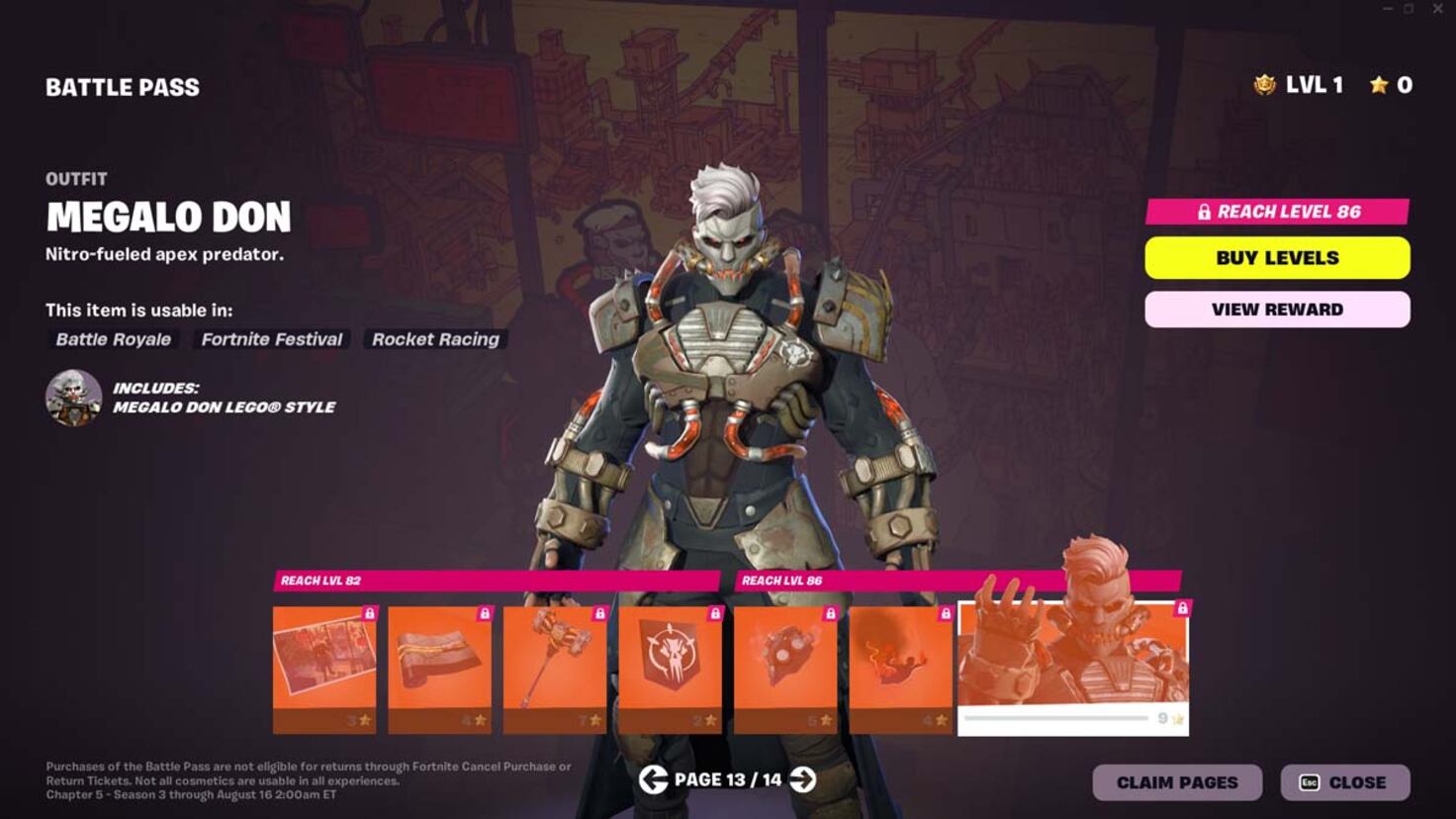This screenshot has height=819, width=1456.
Task: Click the XP progress bar on the skin reward
Action: 1058,719
